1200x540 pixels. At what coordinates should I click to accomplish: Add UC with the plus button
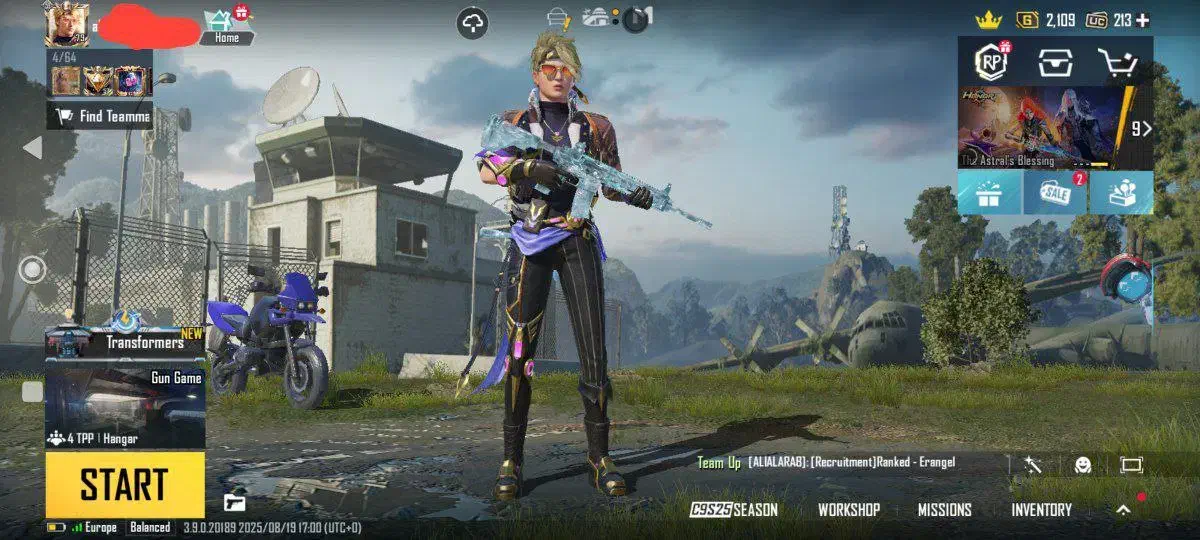click(x=1143, y=20)
